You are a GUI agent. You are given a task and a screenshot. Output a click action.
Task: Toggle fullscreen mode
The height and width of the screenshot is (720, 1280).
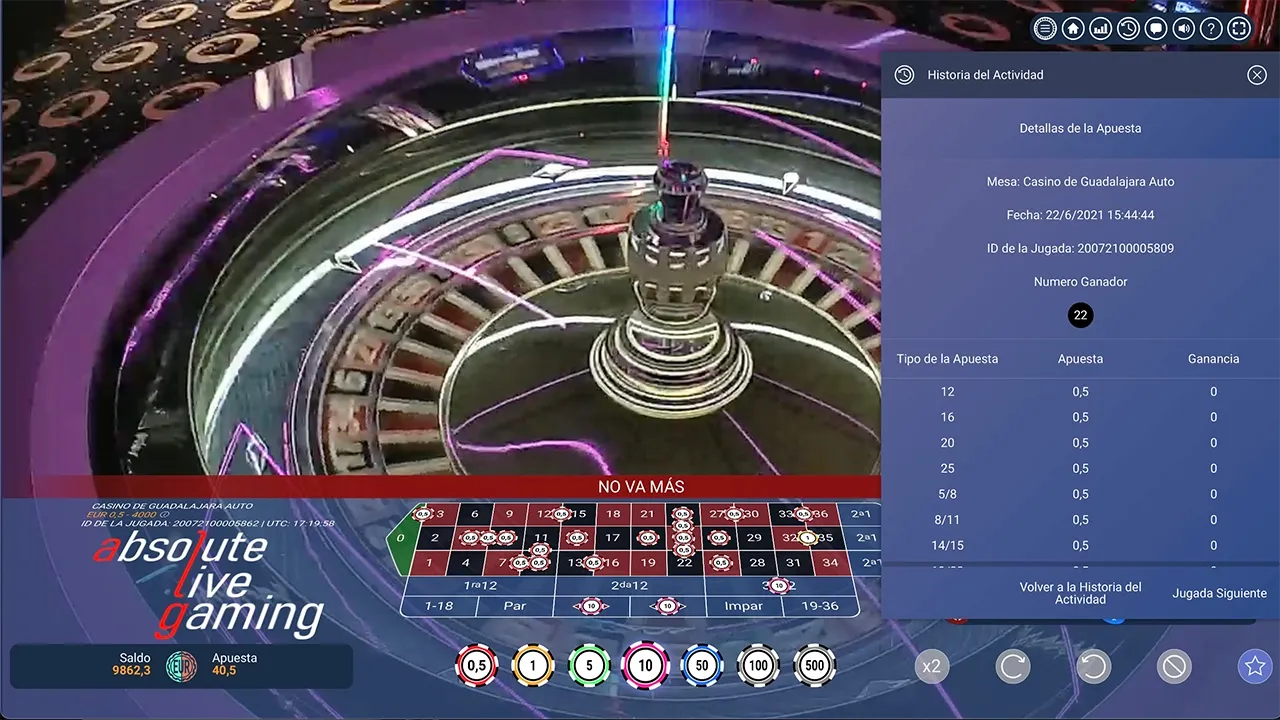point(1238,28)
